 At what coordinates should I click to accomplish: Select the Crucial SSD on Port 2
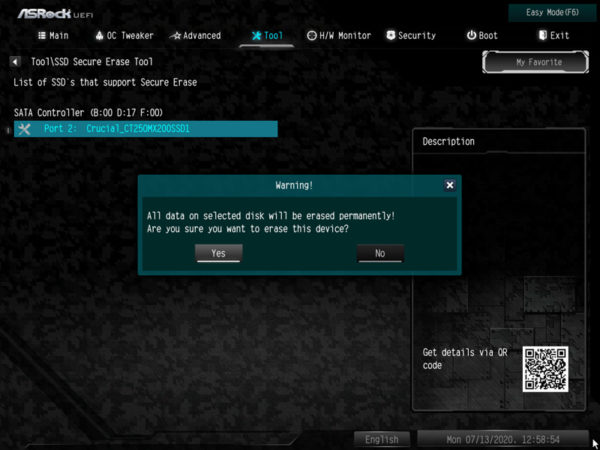146,129
